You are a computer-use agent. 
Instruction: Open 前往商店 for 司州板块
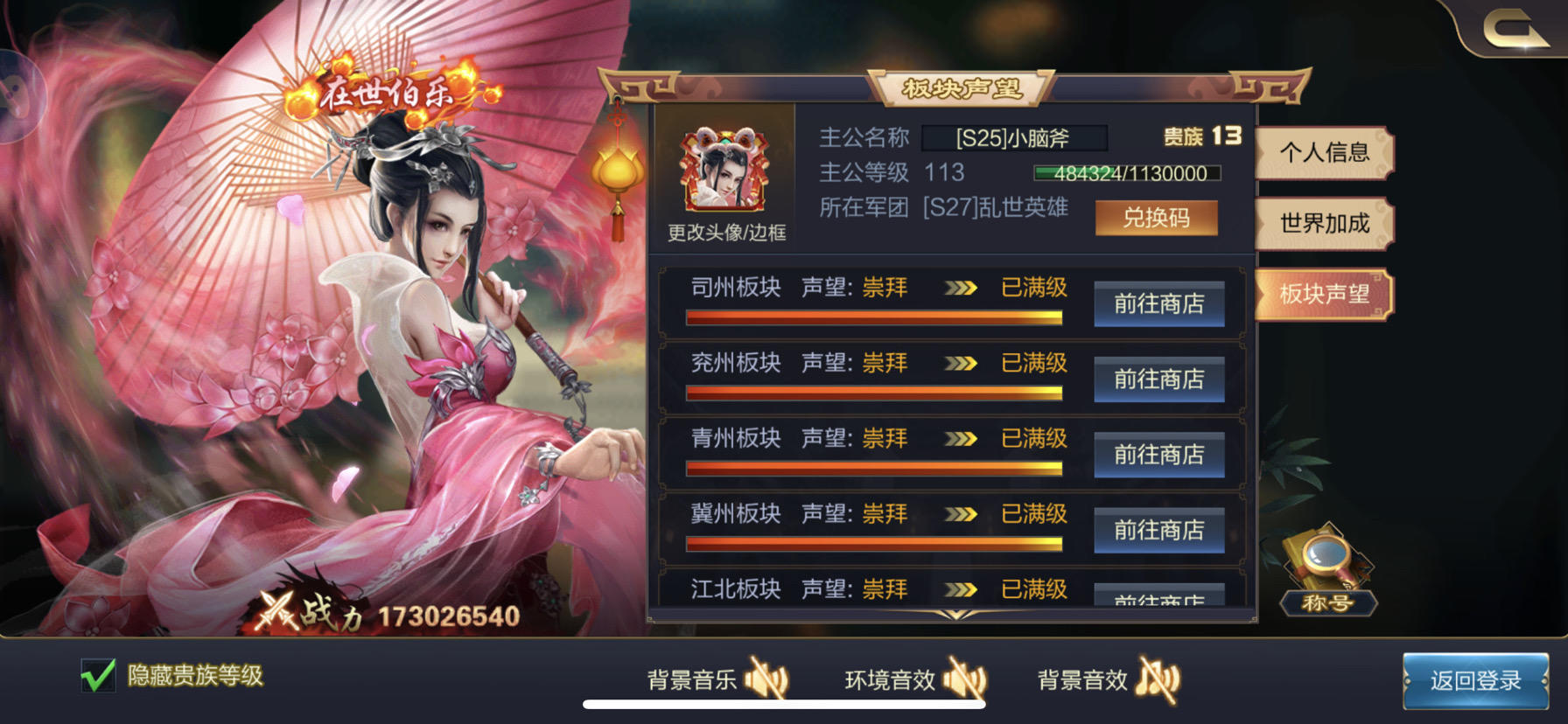1159,304
